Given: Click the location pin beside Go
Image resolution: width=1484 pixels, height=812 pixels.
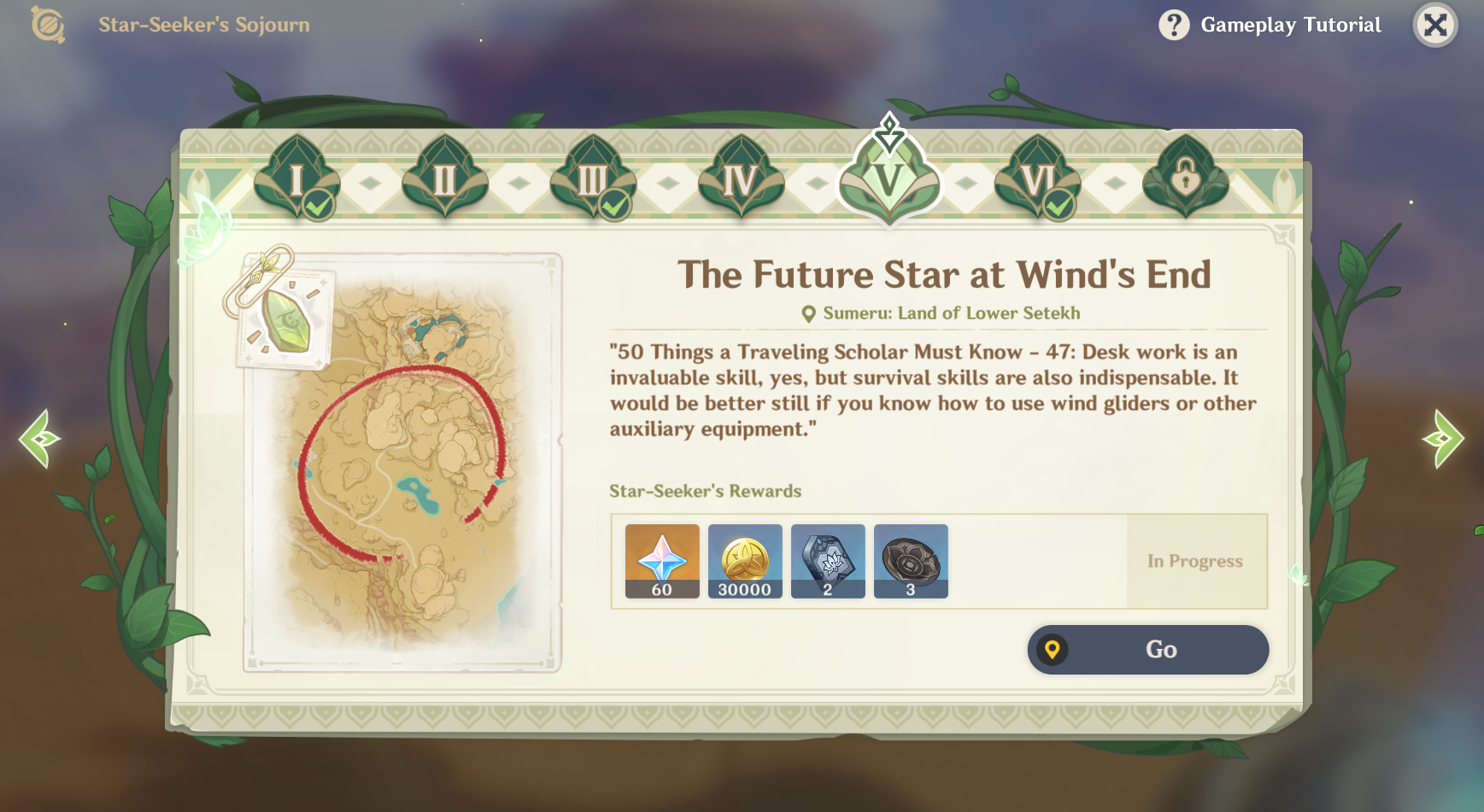Looking at the screenshot, I should pyautogui.click(x=1053, y=649).
